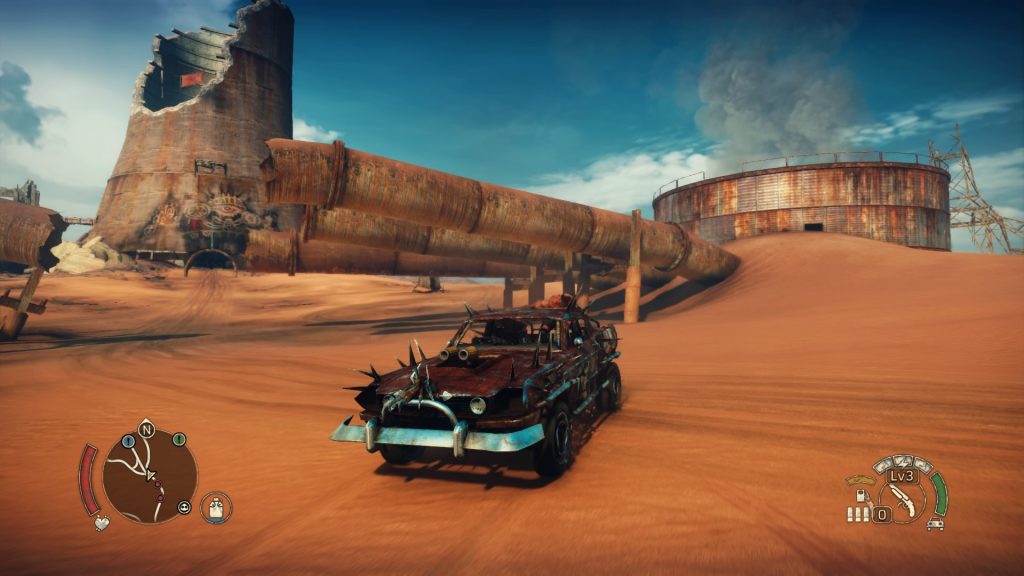Select the green exclamation marker on the minimap
Screen dimensions: 1024x576
179,439
